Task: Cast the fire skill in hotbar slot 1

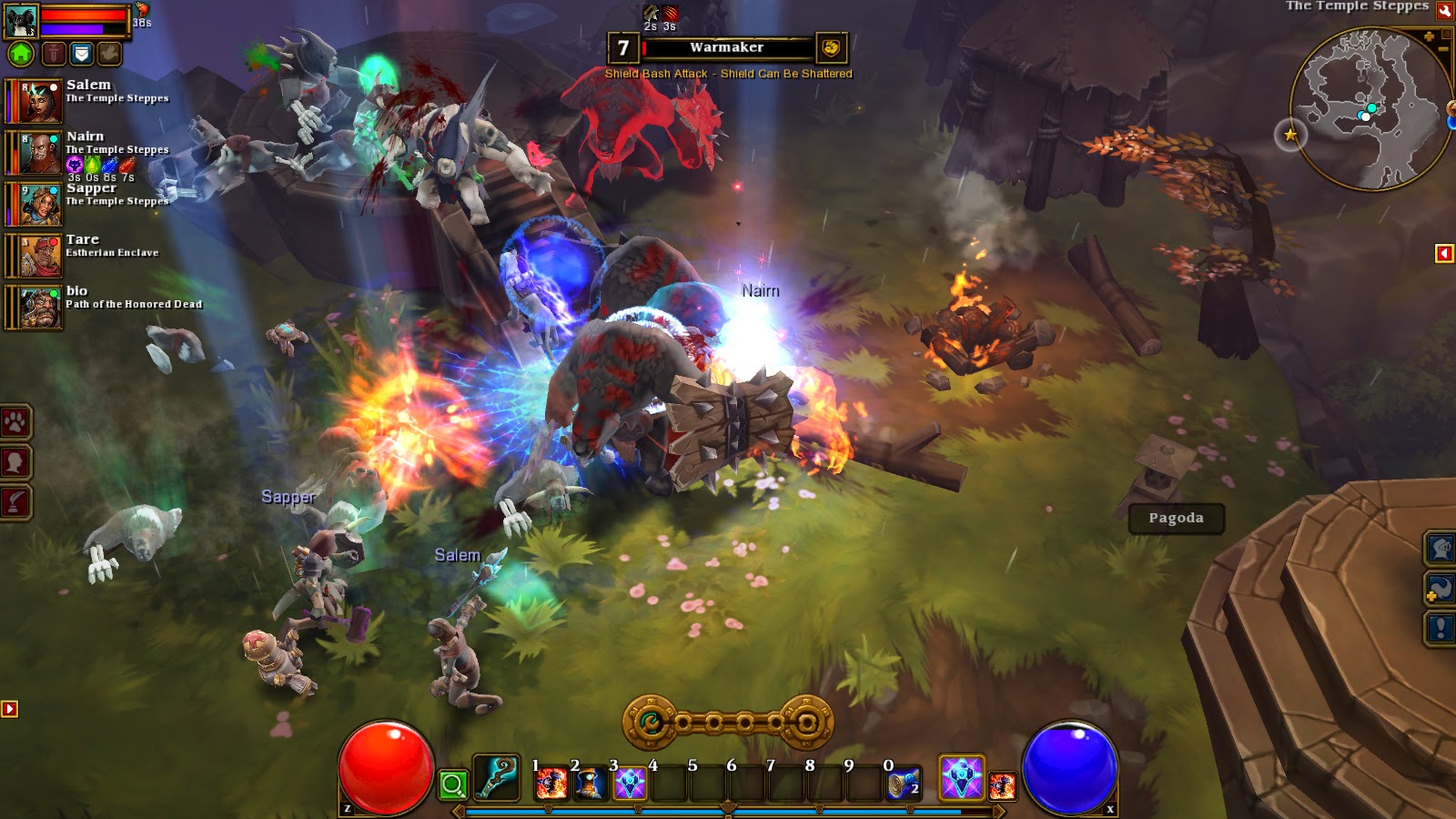Action: [551, 783]
